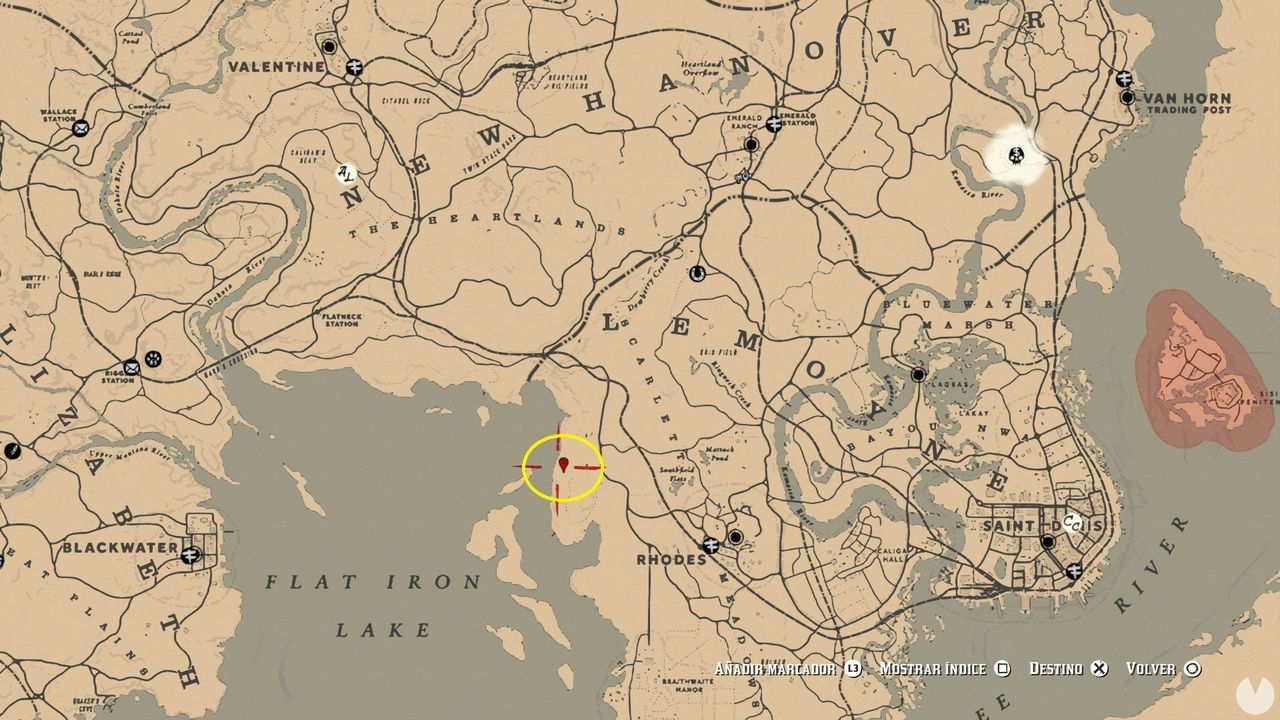The width and height of the screenshot is (1280, 720).
Task: Click the horseshoe stable icon in Lemoyne
Action: click(697, 273)
